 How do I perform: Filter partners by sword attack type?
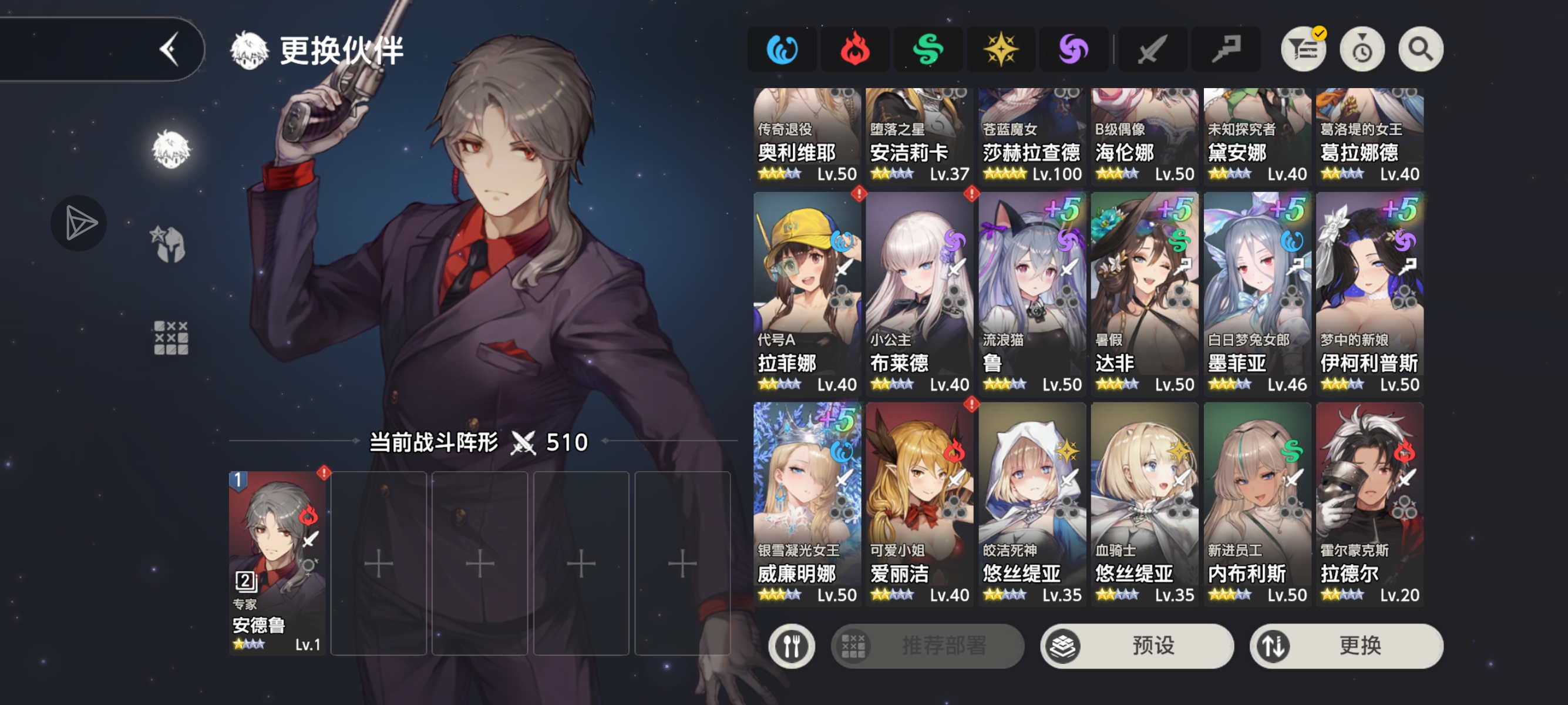[1152, 49]
